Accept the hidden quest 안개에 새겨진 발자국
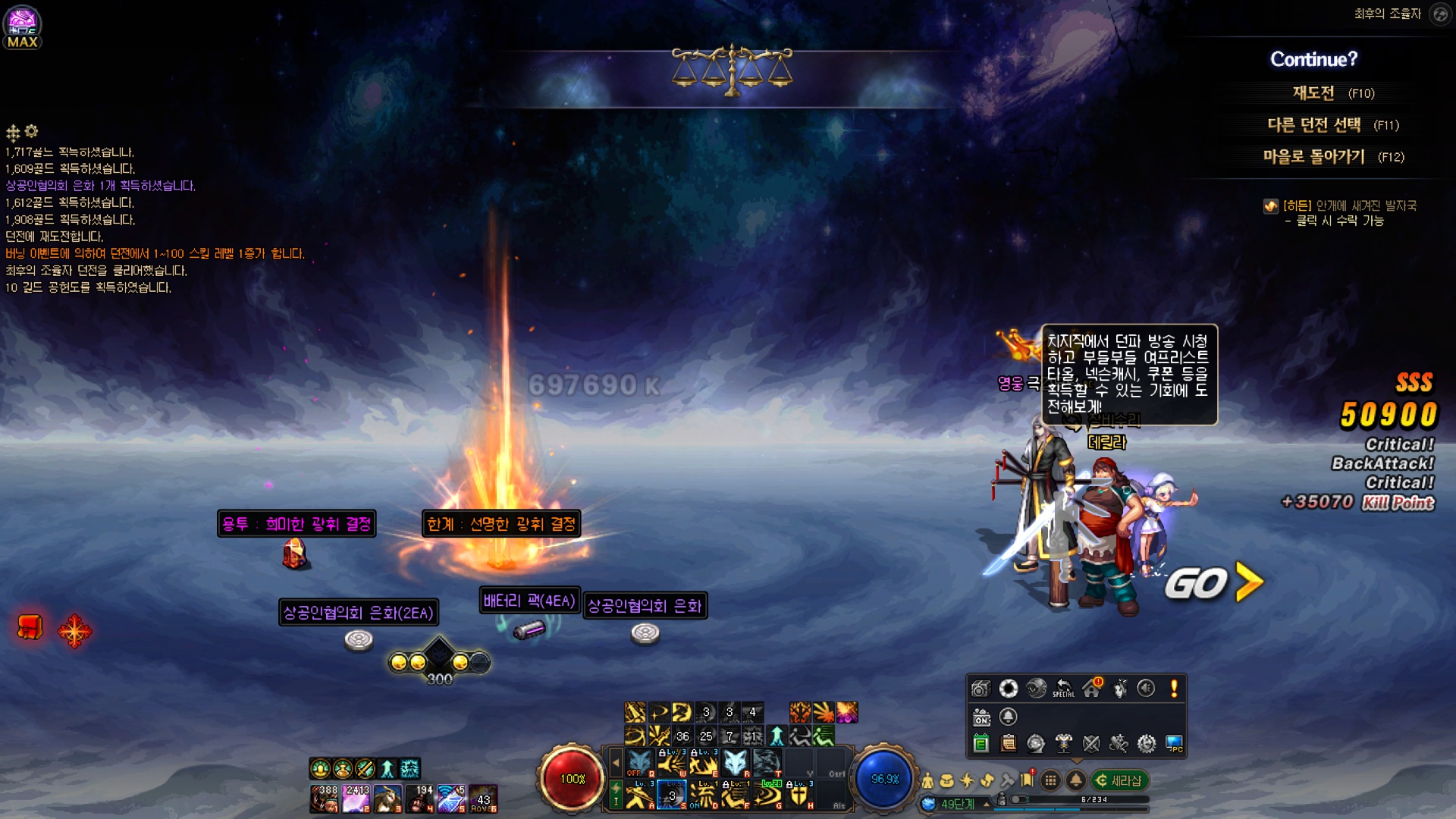1456x819 pixels. click(1349, 206)
